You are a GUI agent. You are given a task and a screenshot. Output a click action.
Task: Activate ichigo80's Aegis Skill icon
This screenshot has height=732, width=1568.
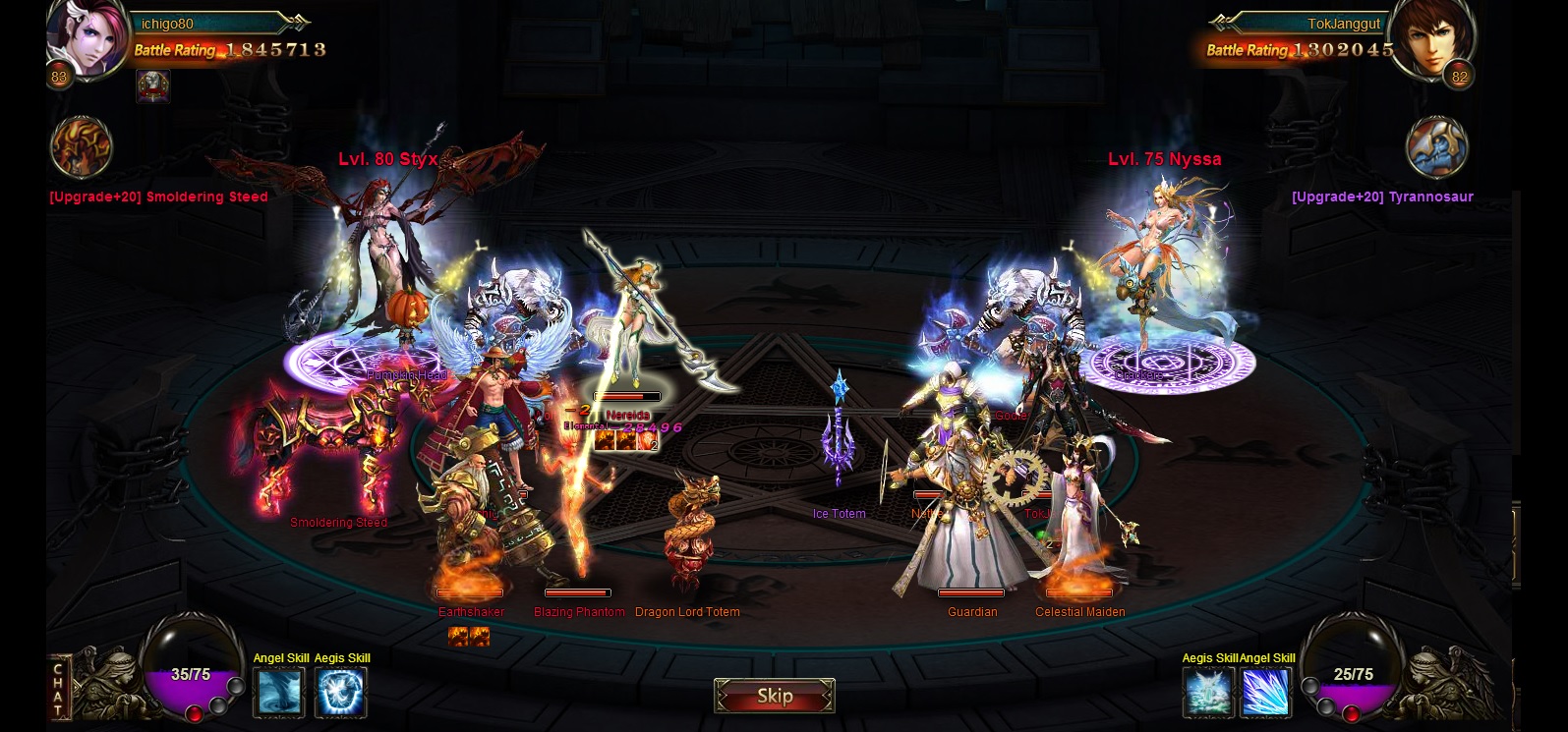pyautogui.click(x=341, y=692)
